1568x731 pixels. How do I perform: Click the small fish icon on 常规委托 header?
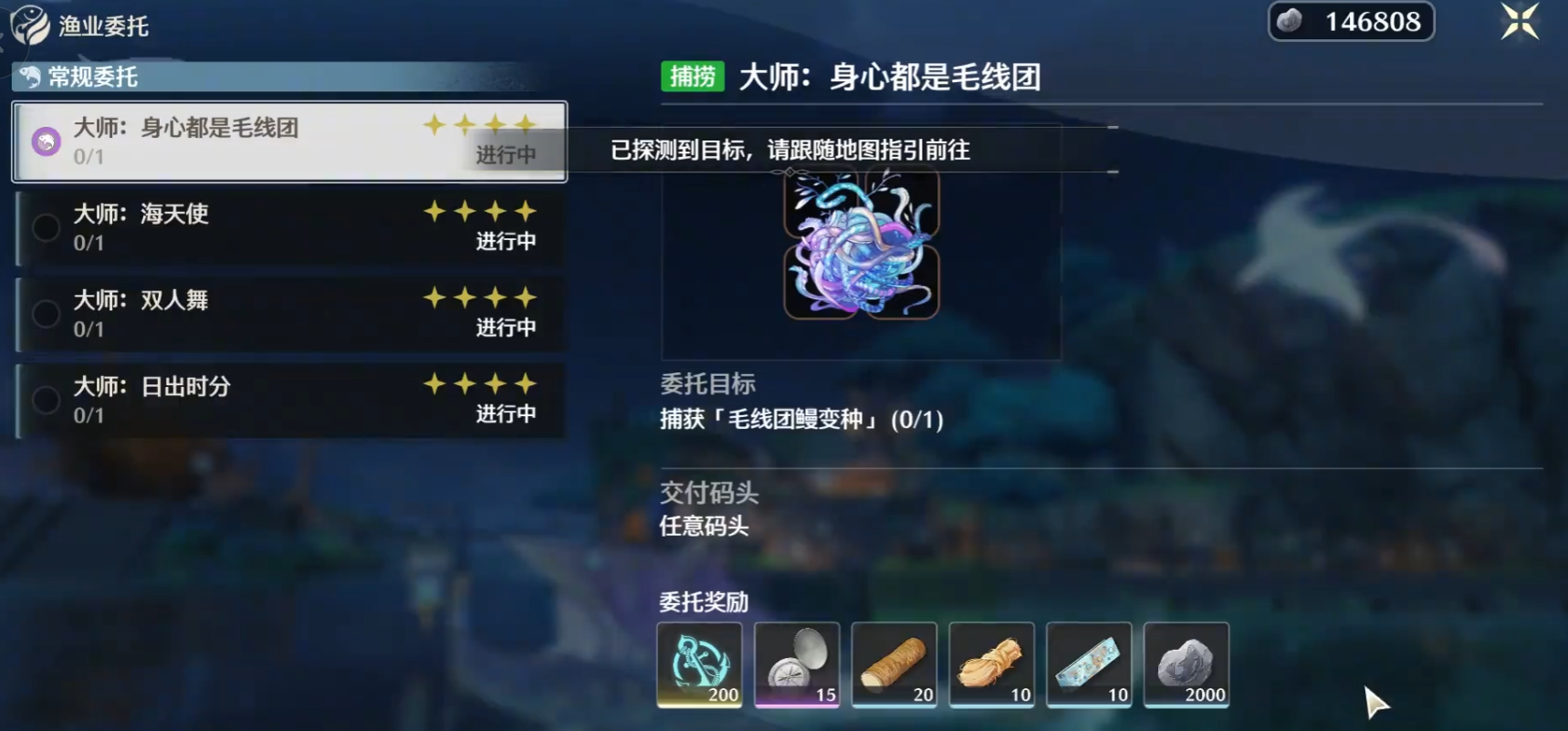30,78
